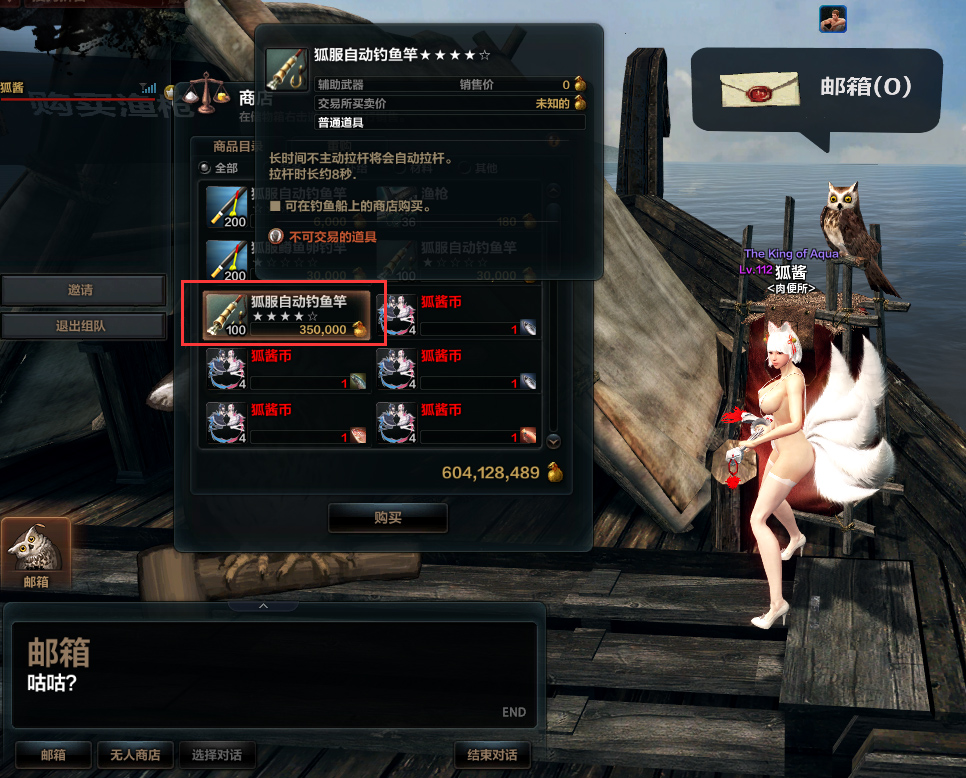Image resolution: width=966 pixels, height=778 pixels.
Task: Select the 350,000 gold 狐服自动钓鱼竿 item
Action: (285, 315)
